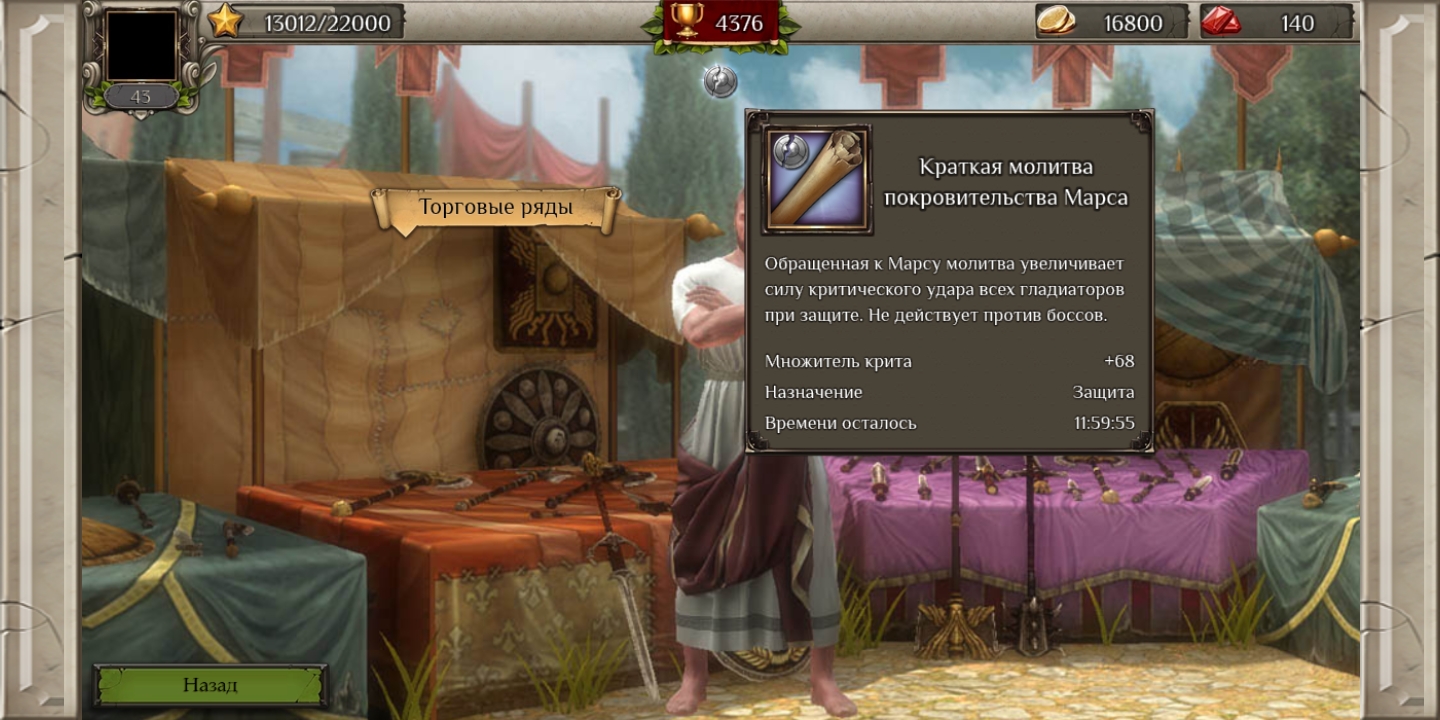Image resolution: width=1440 pixels, height=720 pixels.
Task: Select the trophy rating badge
Action: [x=719, y=23]
